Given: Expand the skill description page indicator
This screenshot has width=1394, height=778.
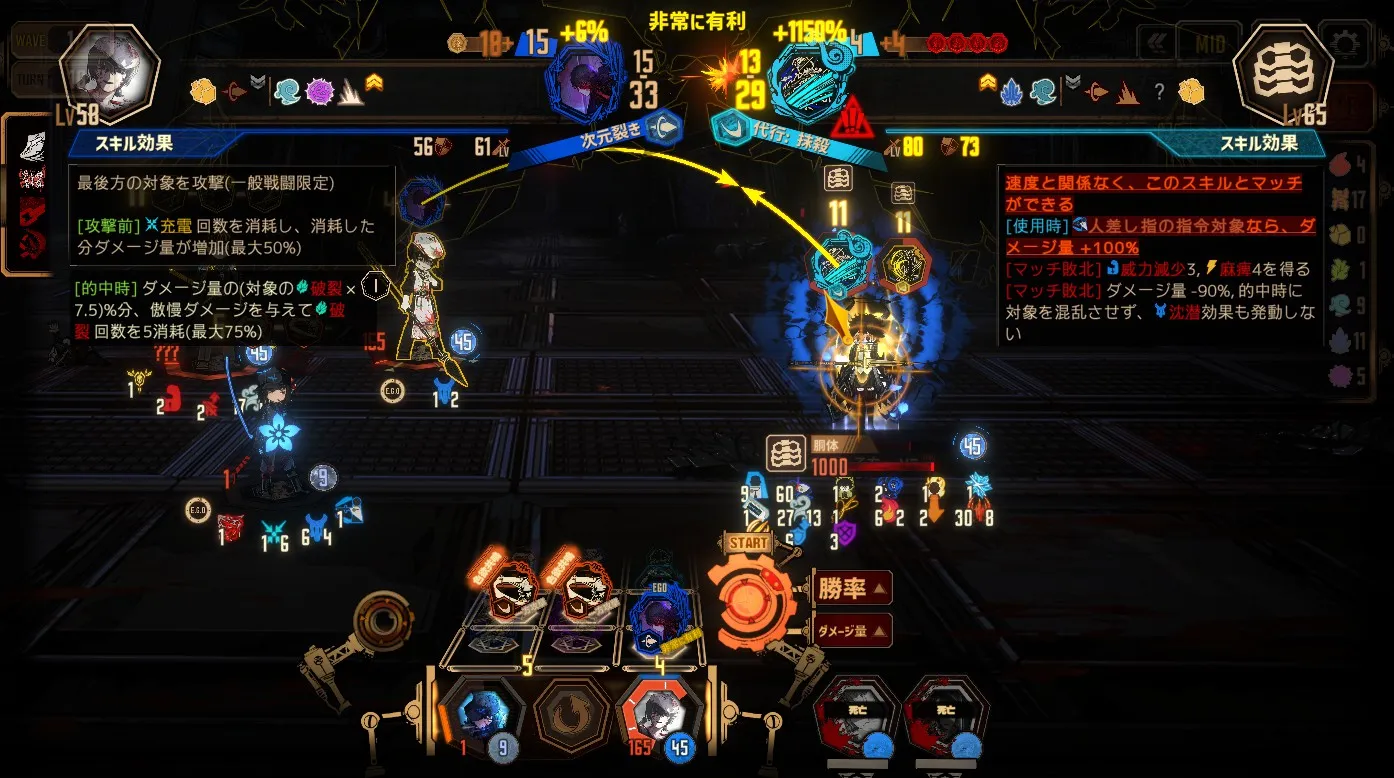Looking at the screenshot, I should tap(371, 285).
